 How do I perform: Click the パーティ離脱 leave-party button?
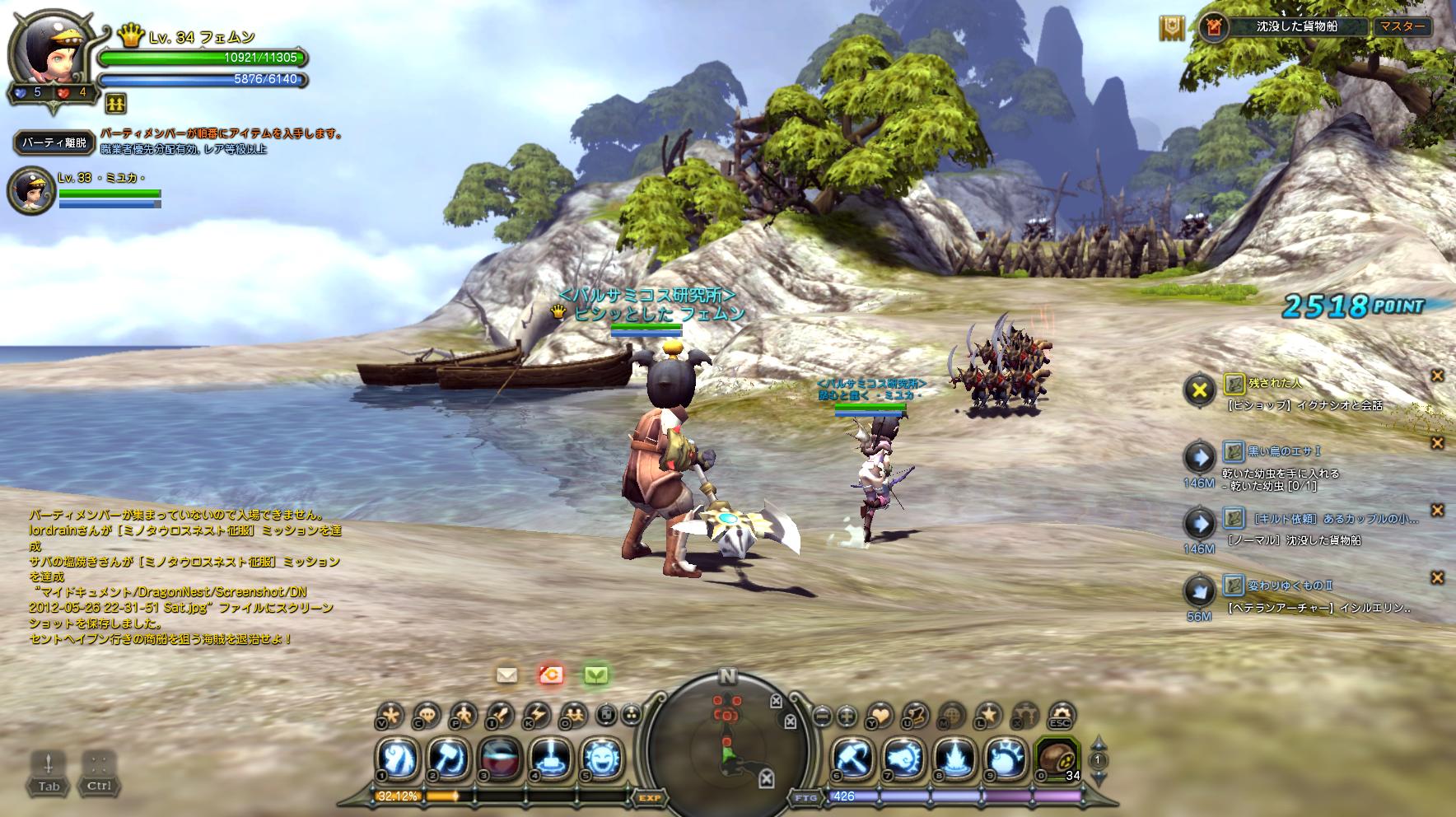coord(54,142)
